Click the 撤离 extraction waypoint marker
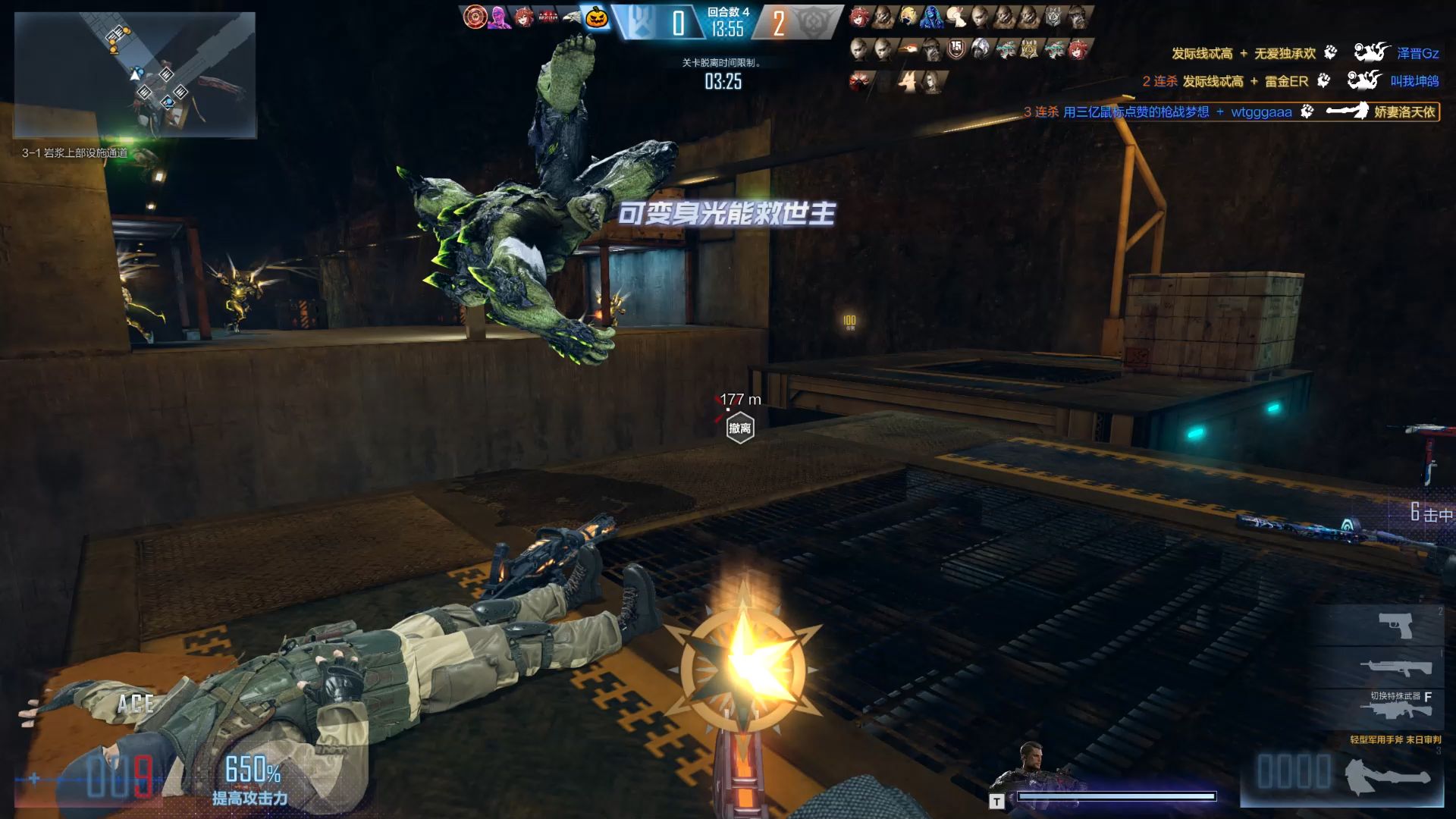 click(x=739, y=428)
